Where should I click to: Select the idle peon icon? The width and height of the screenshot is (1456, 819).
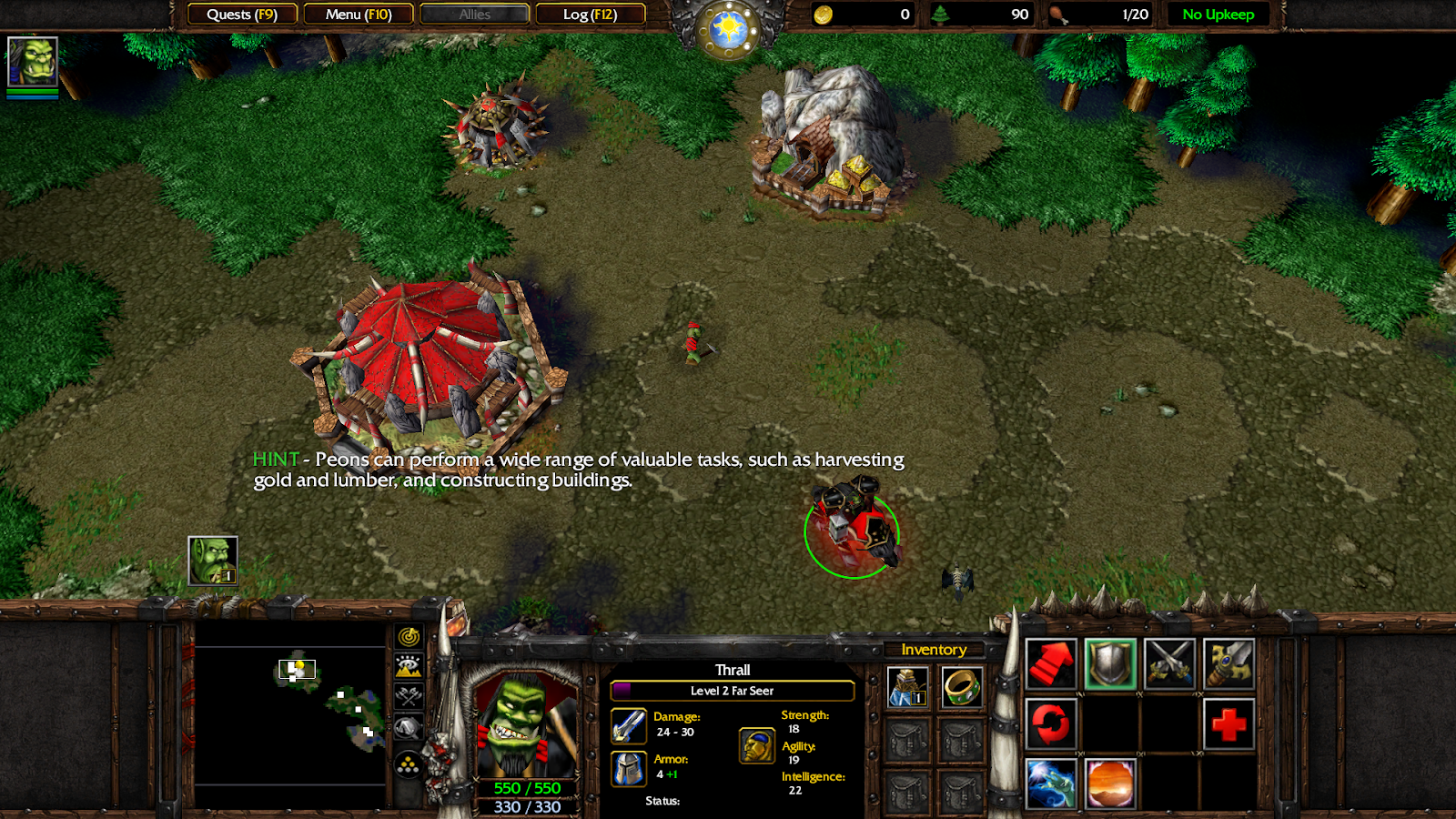[213, 561]
